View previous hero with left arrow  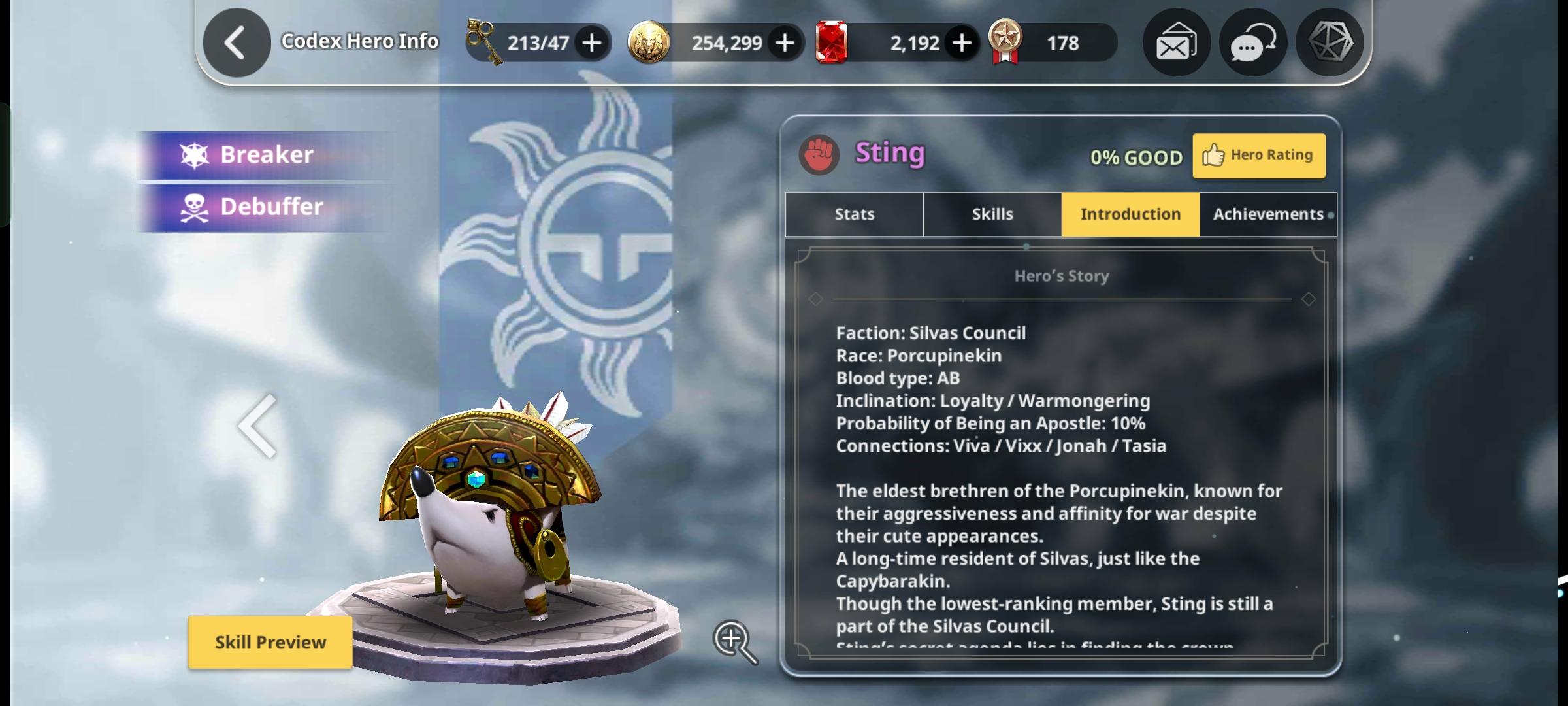click(x=257, y=426)
